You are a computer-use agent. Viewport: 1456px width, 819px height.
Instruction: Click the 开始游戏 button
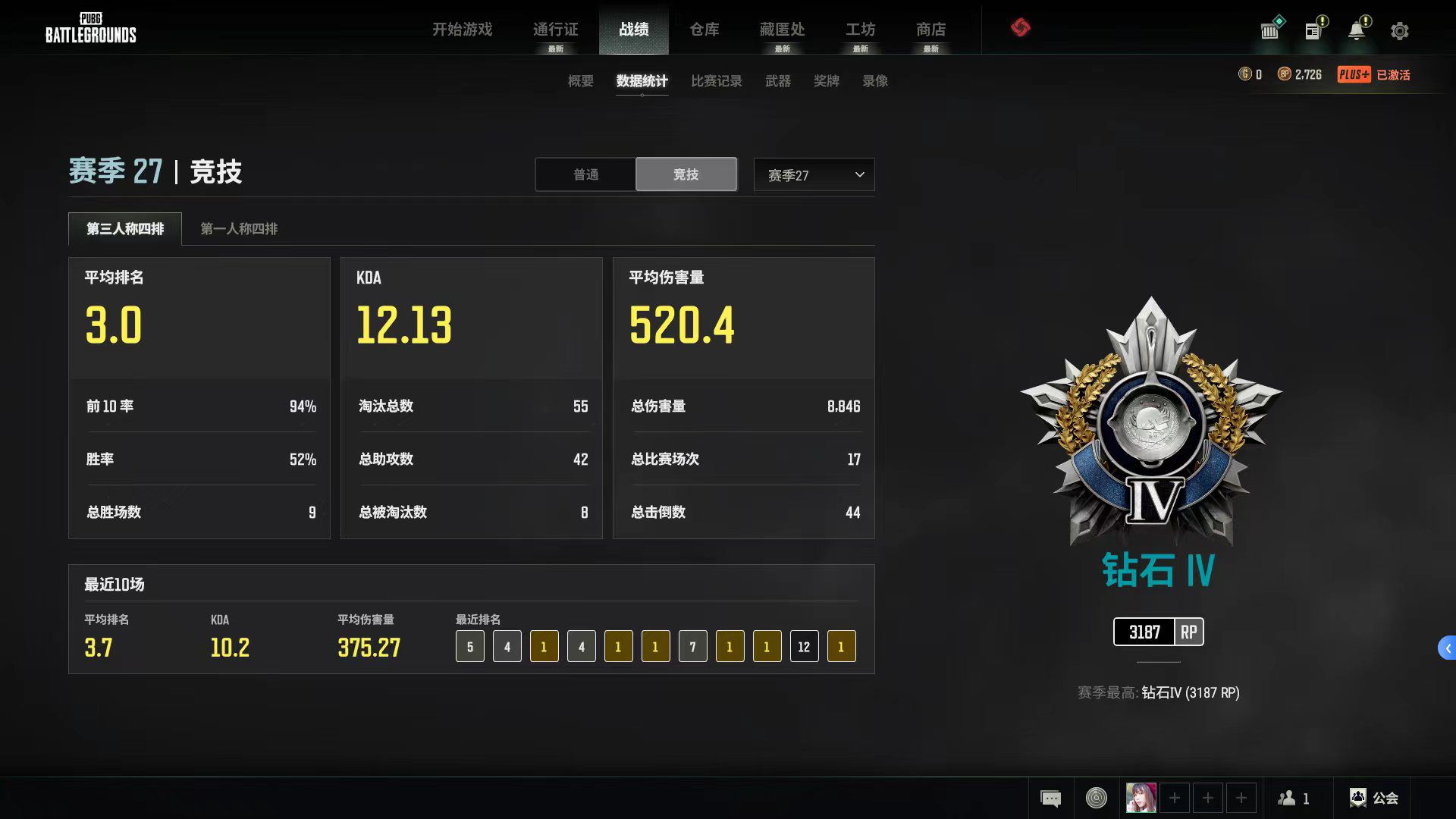(463, 30)
